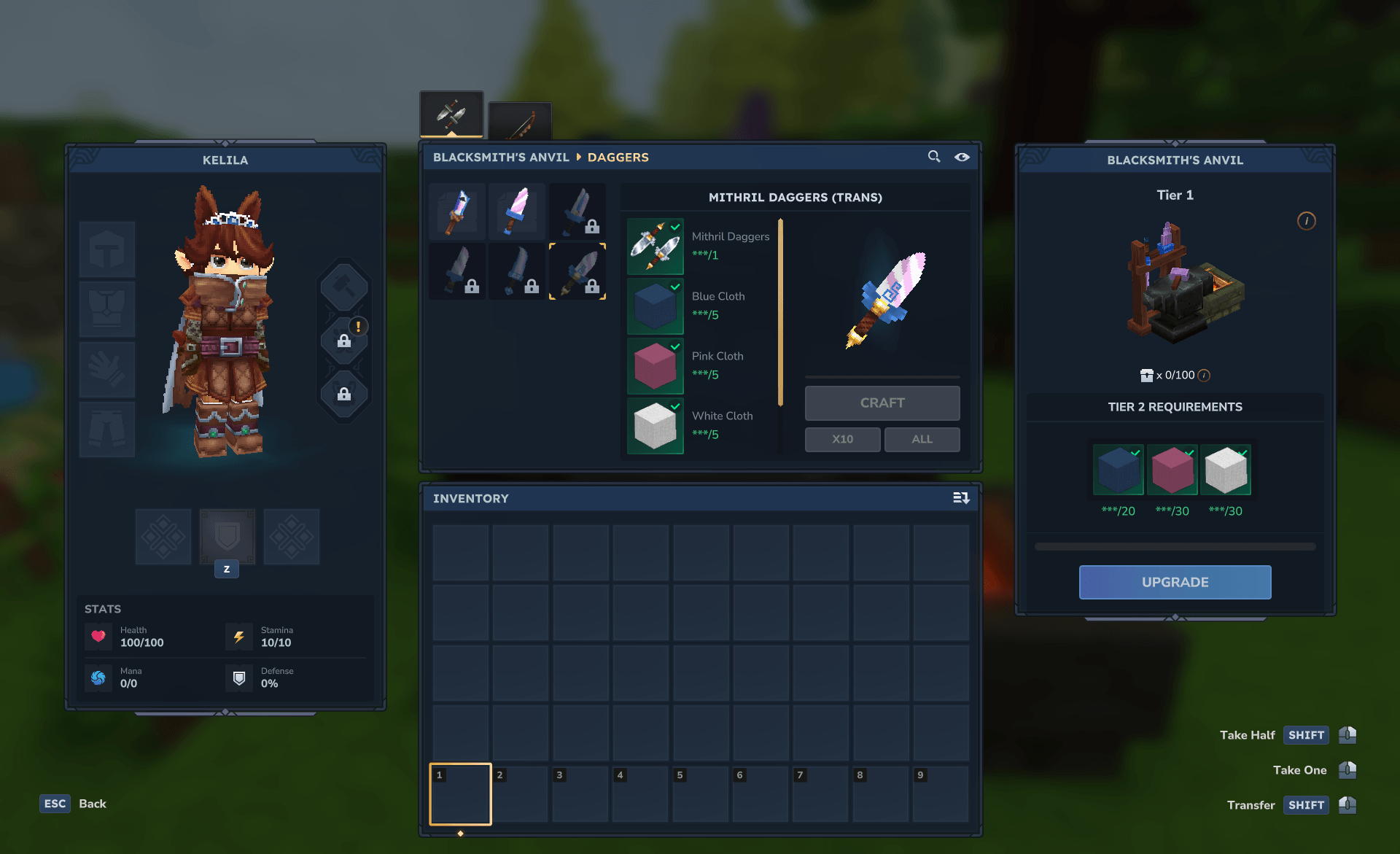Open the recipe search magnifier
Viewport: 1400px width, 854px height.
point(933,157)
